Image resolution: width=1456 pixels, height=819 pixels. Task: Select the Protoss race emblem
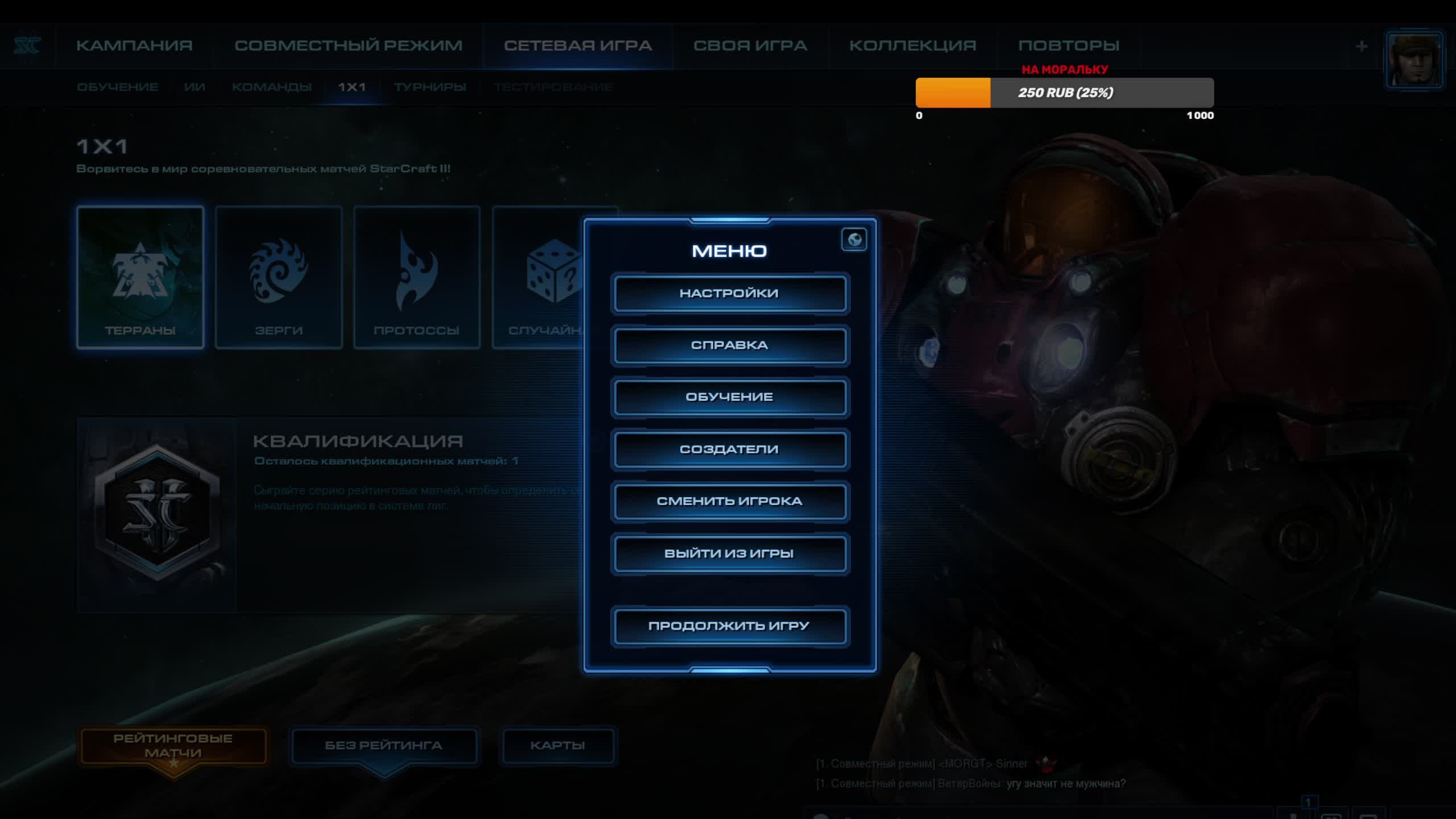pos(416,277)
